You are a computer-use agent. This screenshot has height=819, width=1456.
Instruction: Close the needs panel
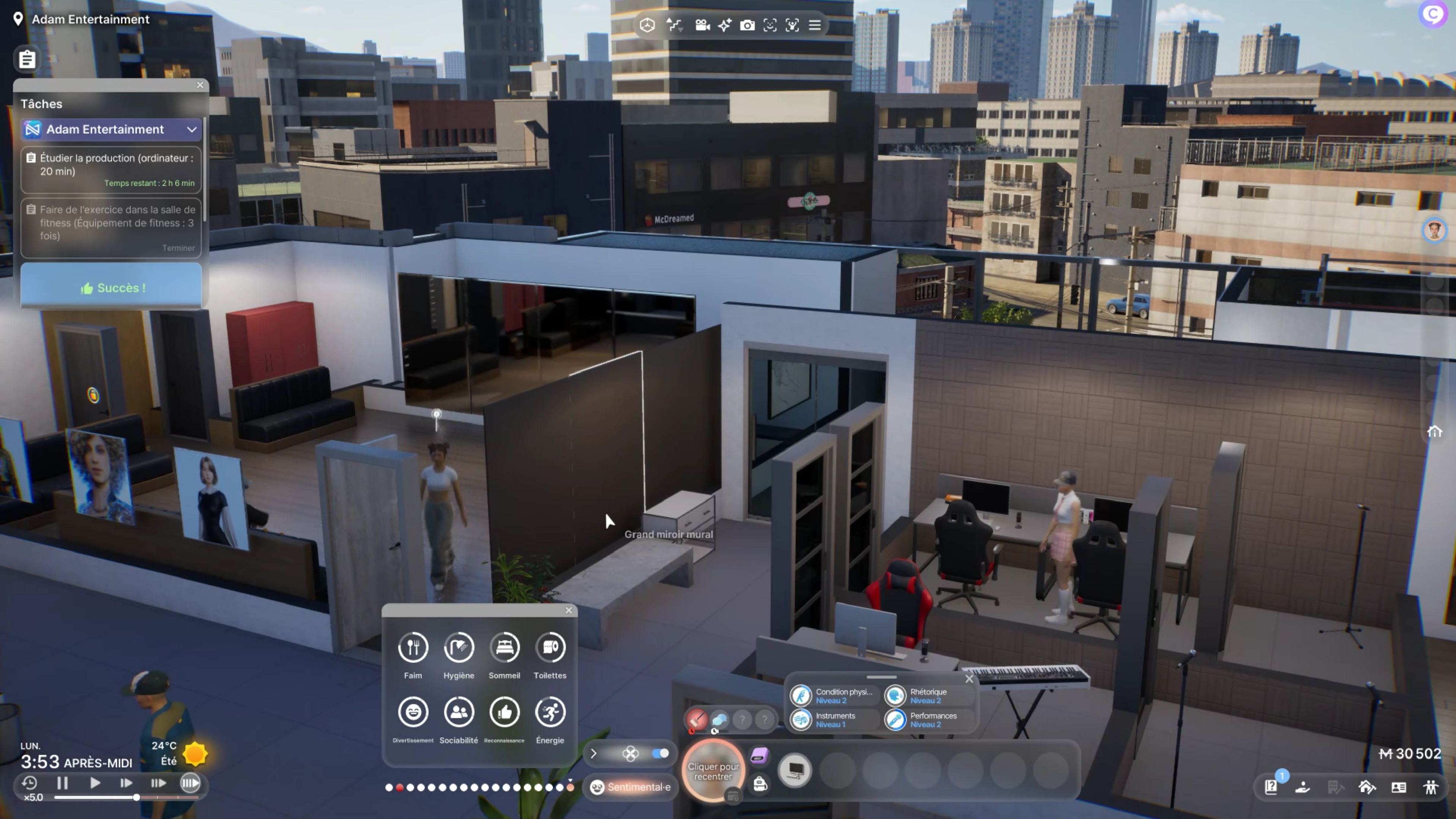(x=569, y=610)
